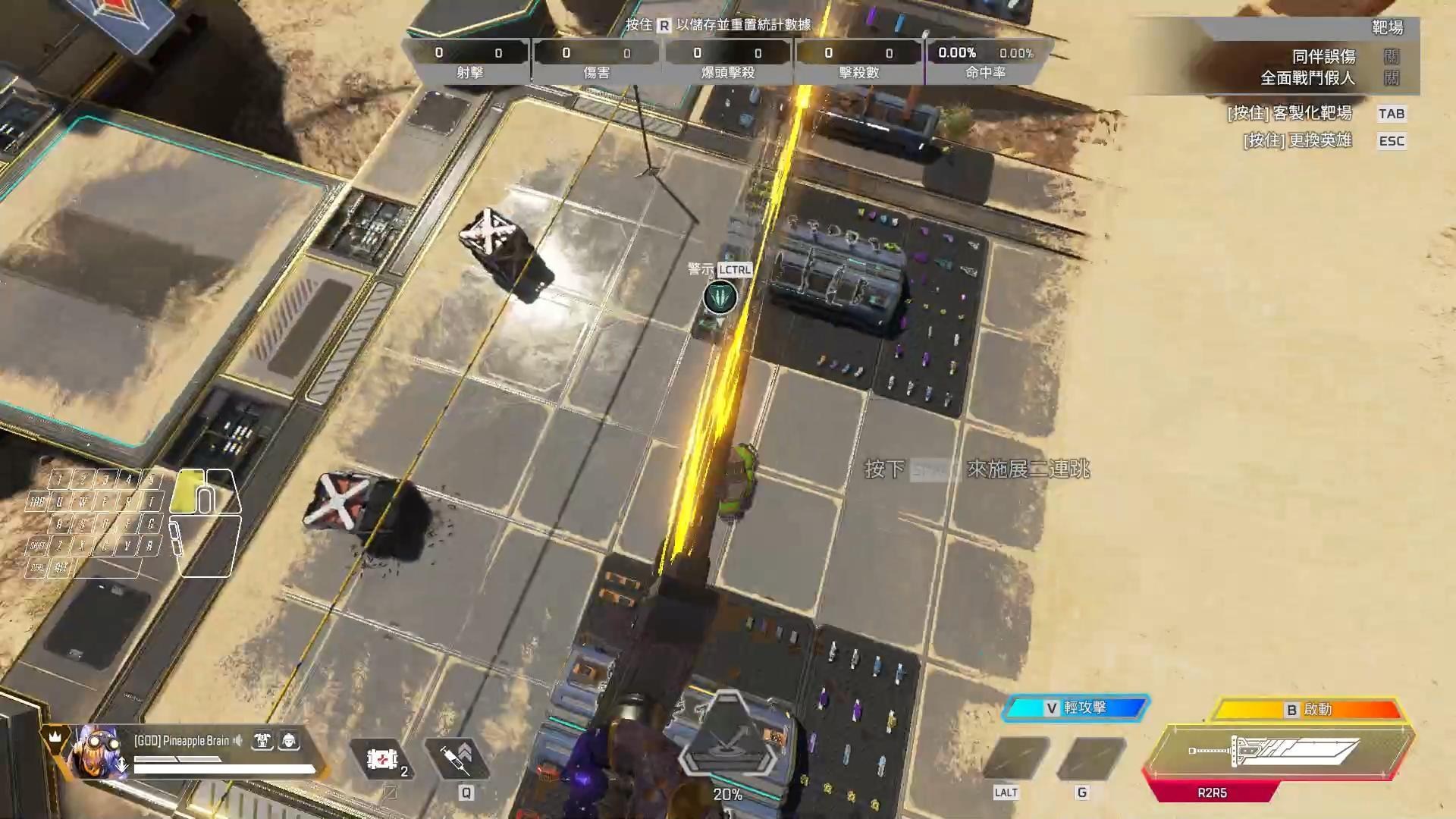Open 客製化靶場 via the TAB entry
Screen dimensions: 1456x819
(1392, 114)
